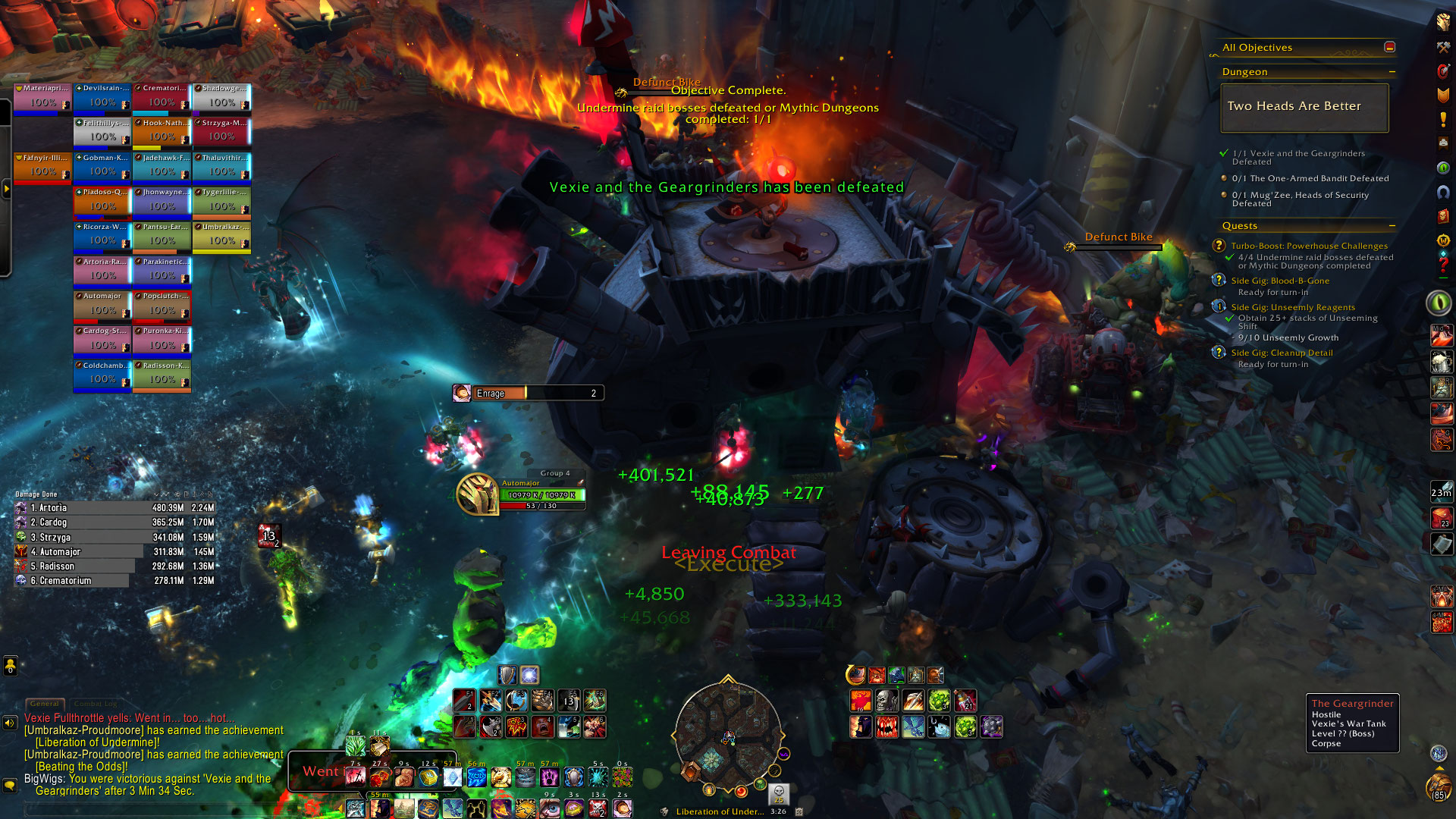Collapse the Quests section header
Image resolution: width=1456 pixels, height=819 pixels.
pos(1392,226)
